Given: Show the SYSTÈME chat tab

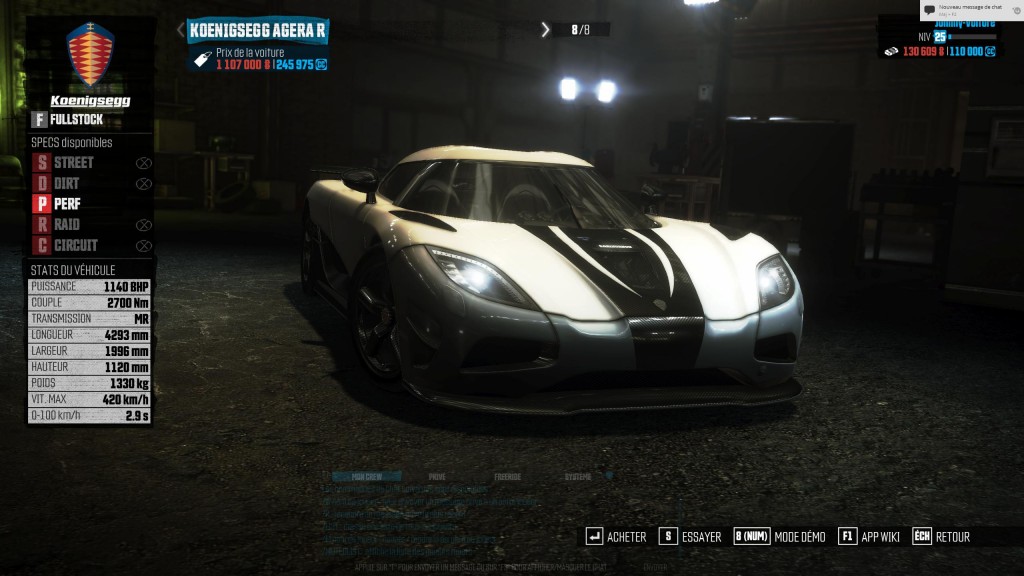Looking at the screenshot, I should (578, 477).
